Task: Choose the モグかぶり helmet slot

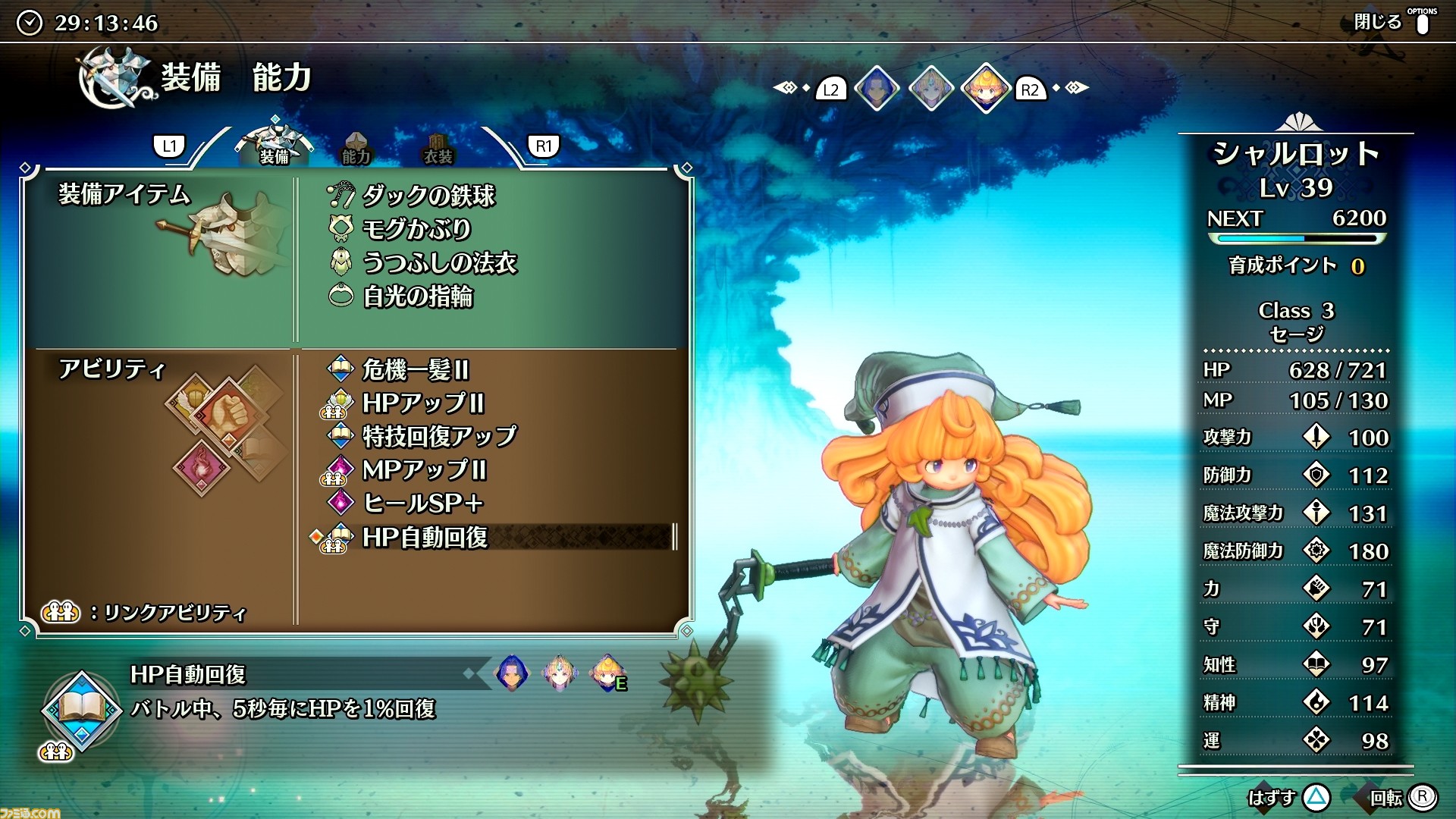Action: click(x=416, y=229)
